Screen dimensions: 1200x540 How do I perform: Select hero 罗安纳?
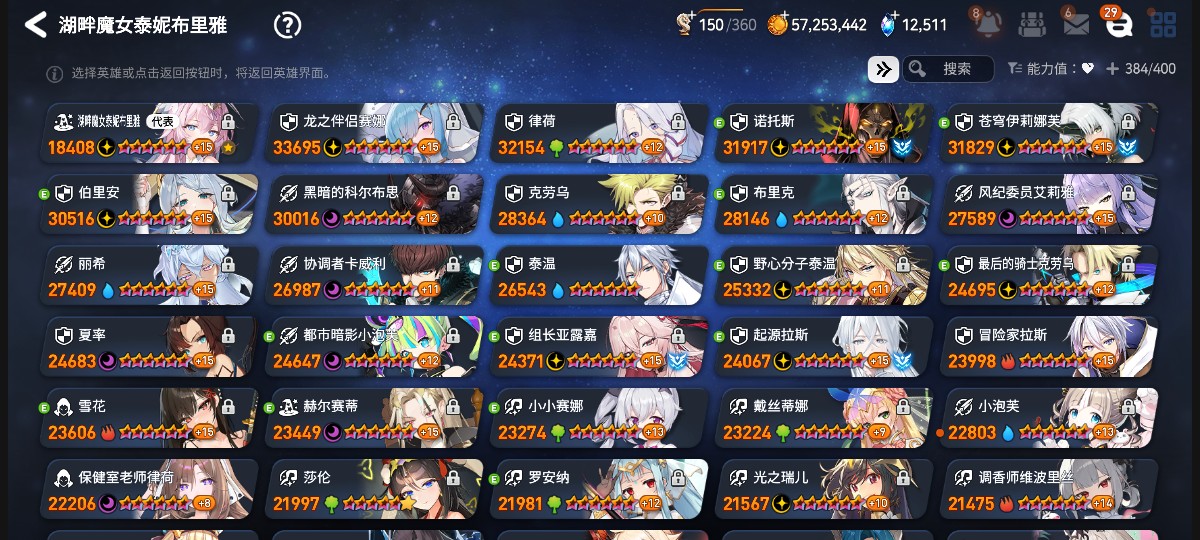coord(600,488)
